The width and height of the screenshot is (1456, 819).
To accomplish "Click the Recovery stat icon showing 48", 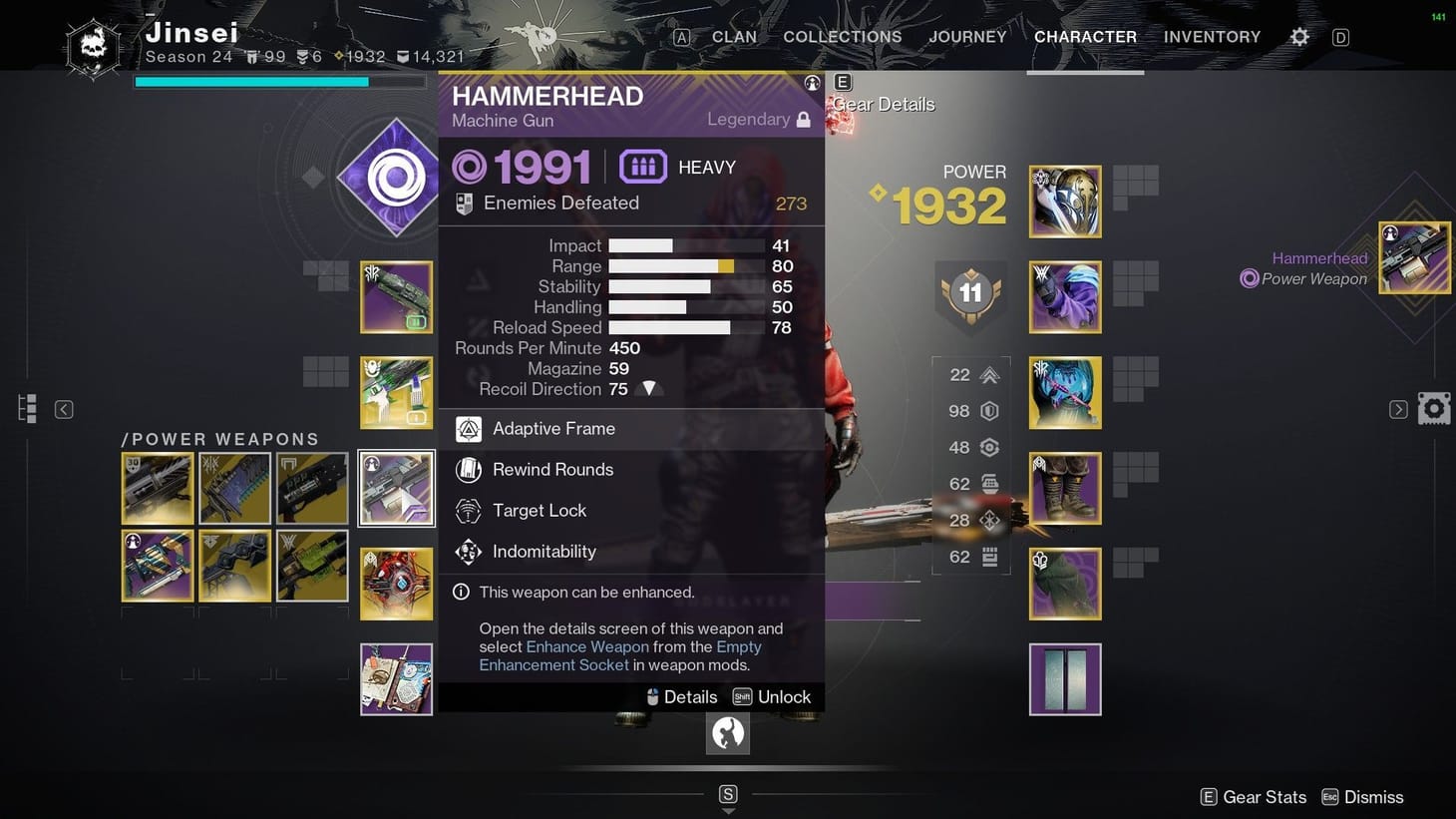I will [988, 447].
